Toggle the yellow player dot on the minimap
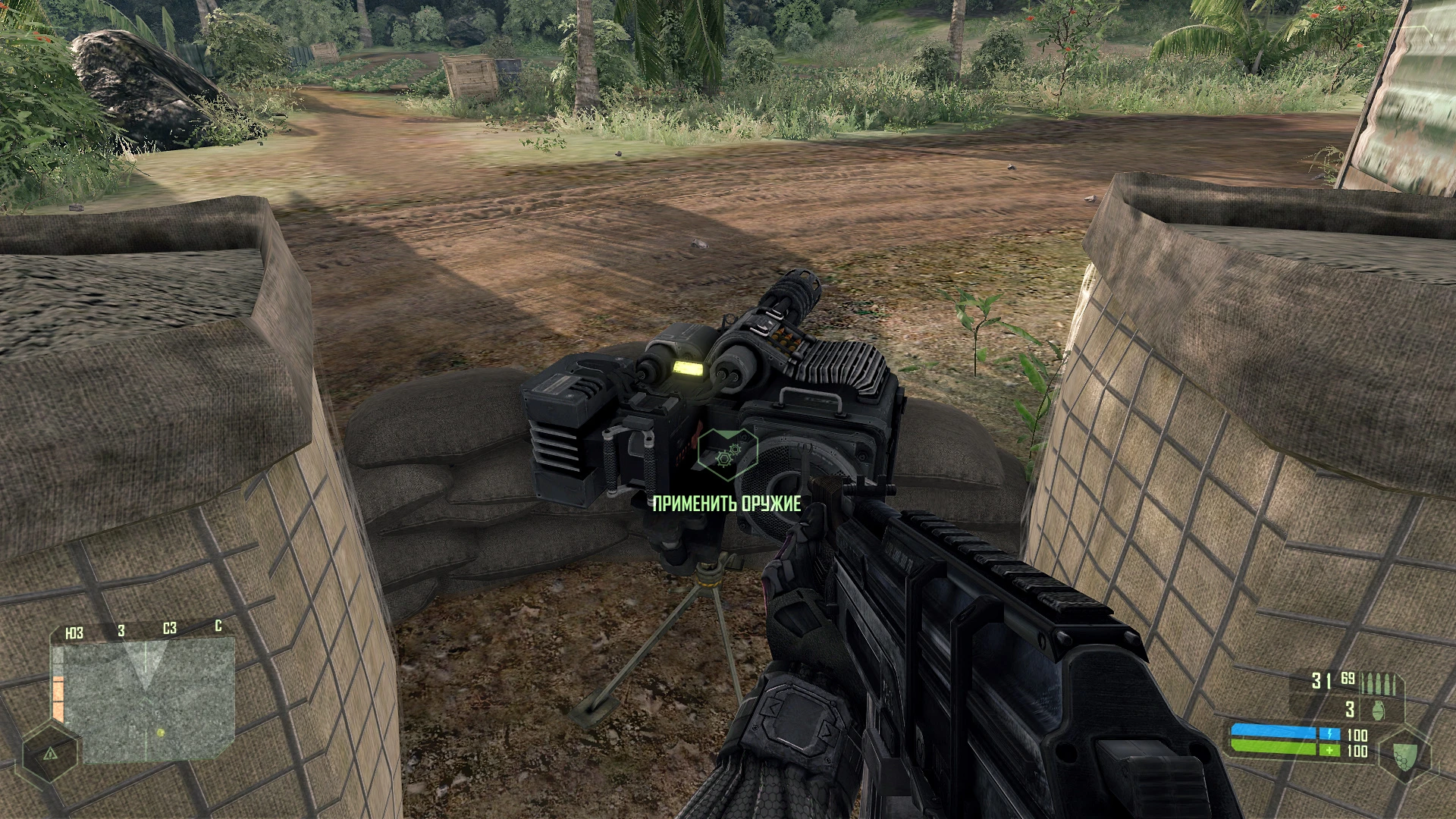 coord(161,733)
